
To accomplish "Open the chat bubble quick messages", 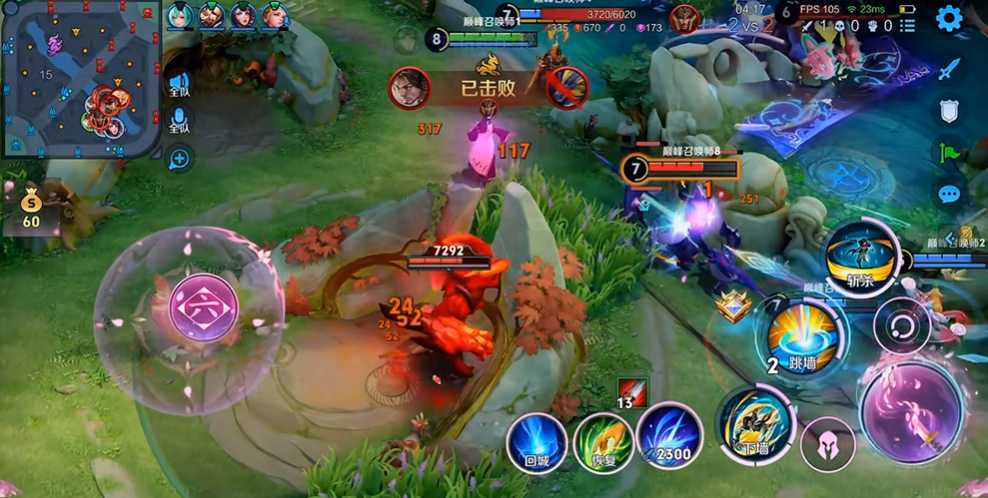I will 949,194.
